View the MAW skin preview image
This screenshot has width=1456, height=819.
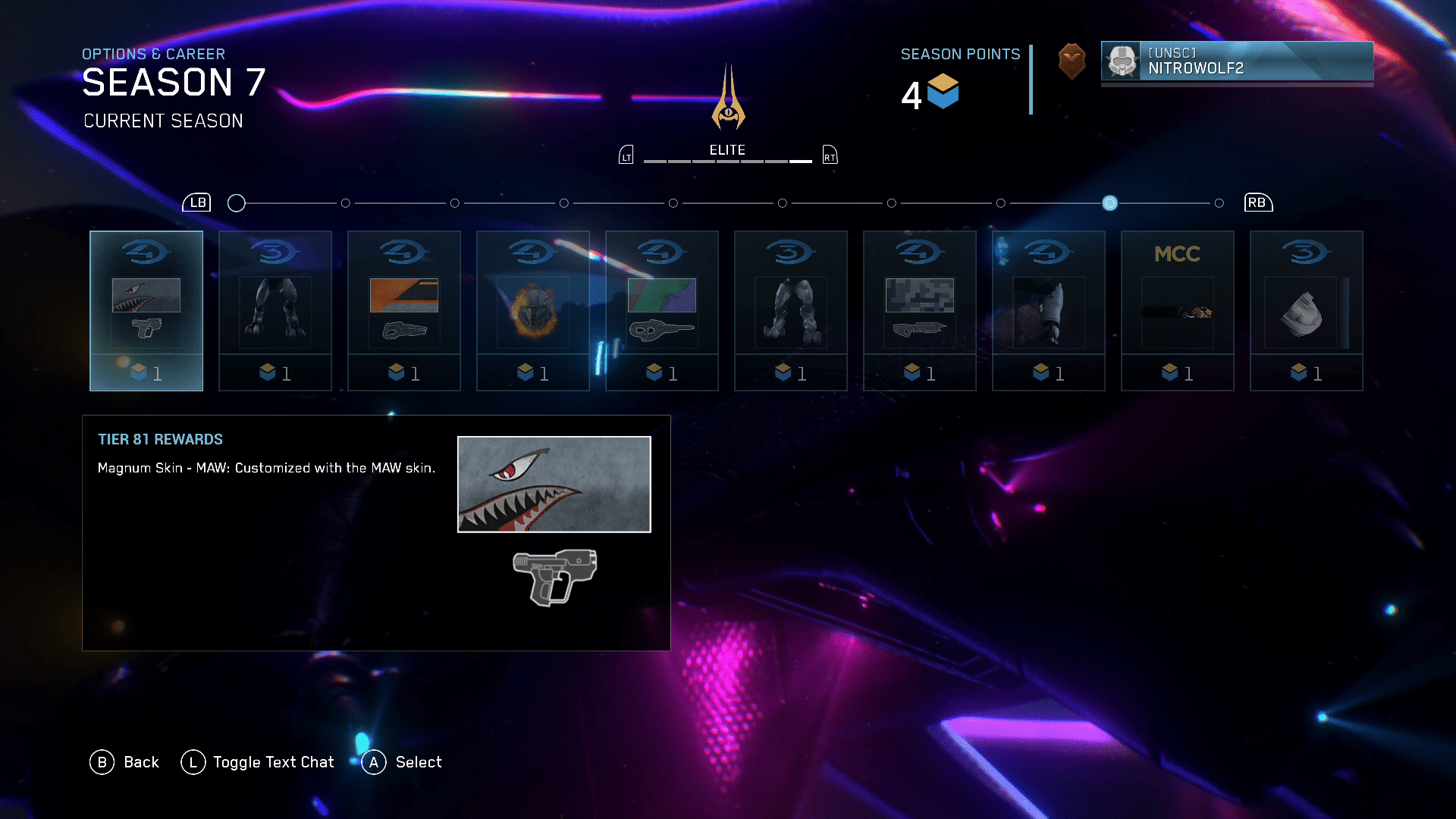point(554,485)
